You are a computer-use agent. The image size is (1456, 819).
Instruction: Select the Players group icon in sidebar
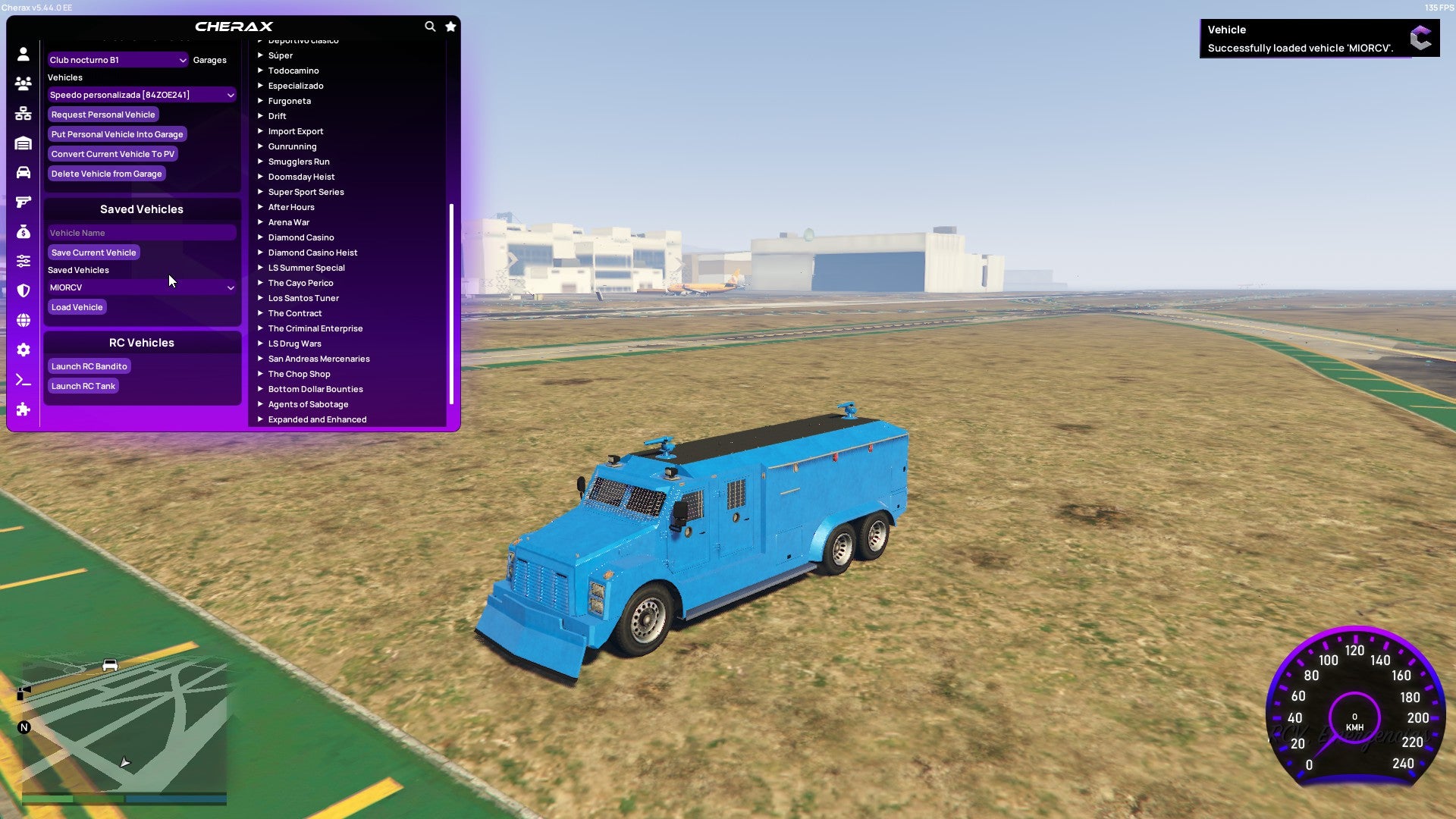[x=23, y=83]
